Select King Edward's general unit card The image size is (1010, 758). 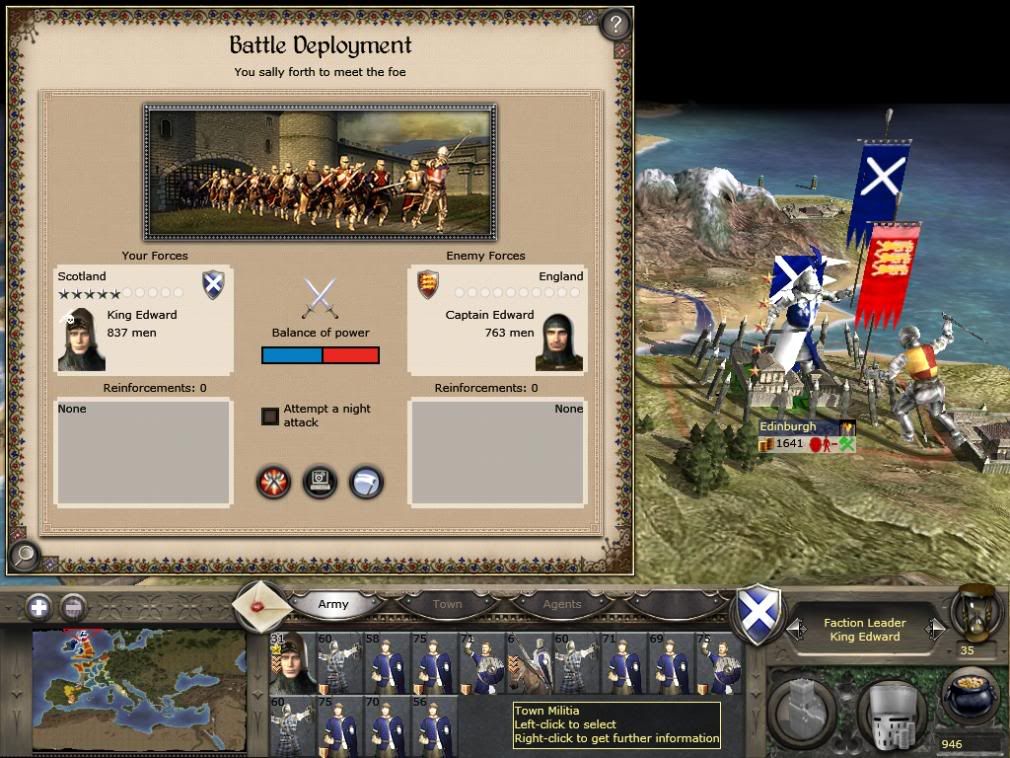coord(292,662)
